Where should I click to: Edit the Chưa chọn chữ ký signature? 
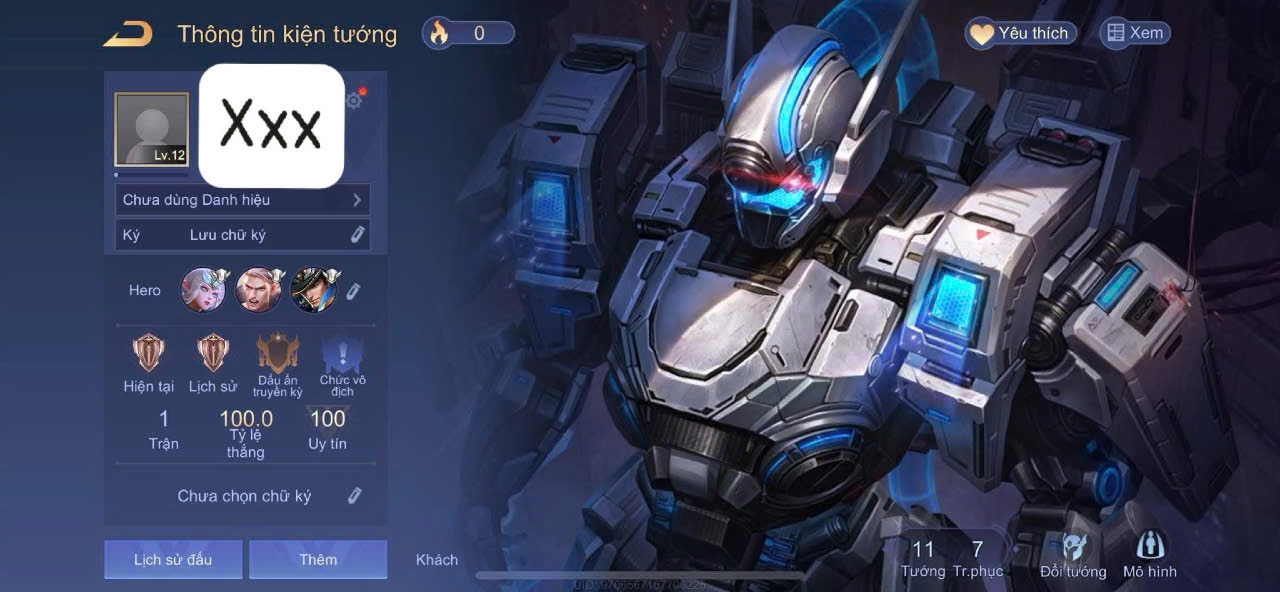pyautogui.click(x=354, y=496)
